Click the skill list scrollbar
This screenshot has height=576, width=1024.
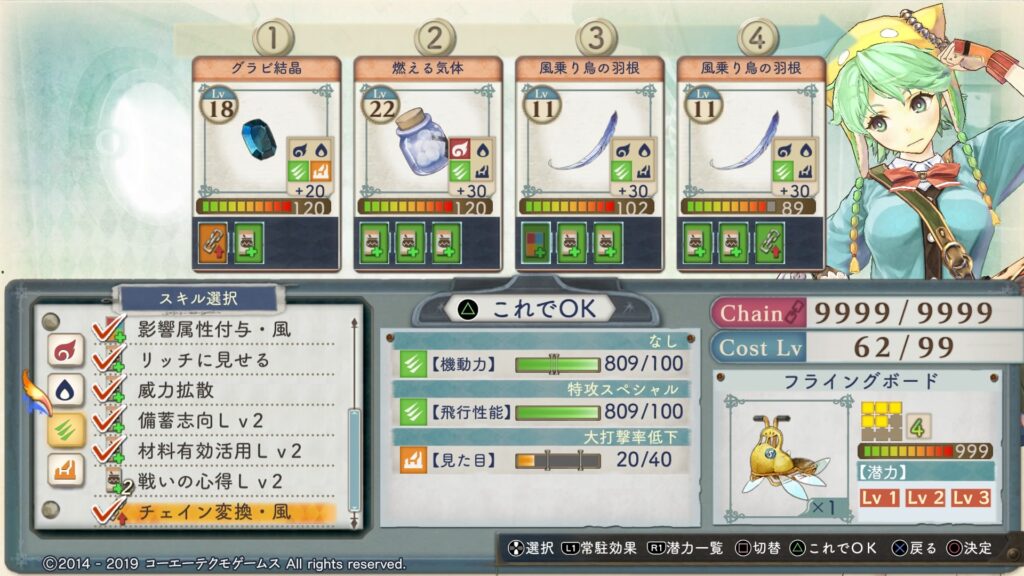coord(353,460)
